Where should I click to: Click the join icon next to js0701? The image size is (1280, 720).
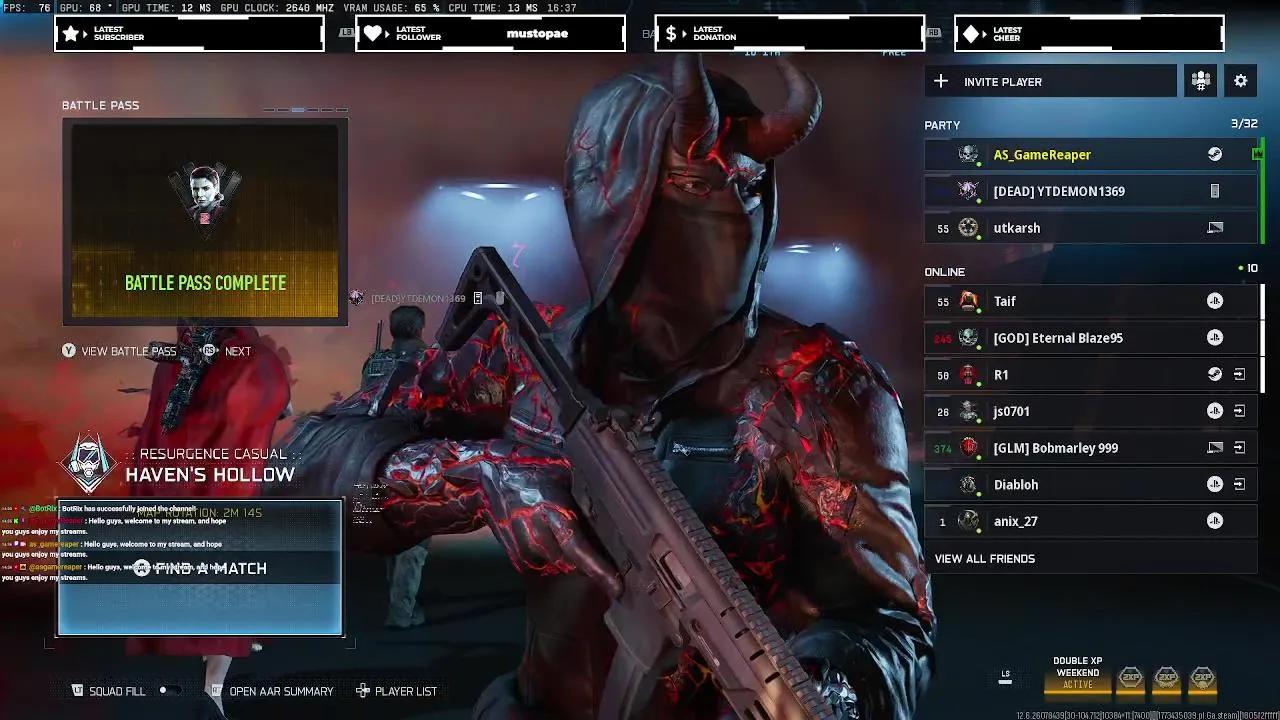coord(1241,411)
